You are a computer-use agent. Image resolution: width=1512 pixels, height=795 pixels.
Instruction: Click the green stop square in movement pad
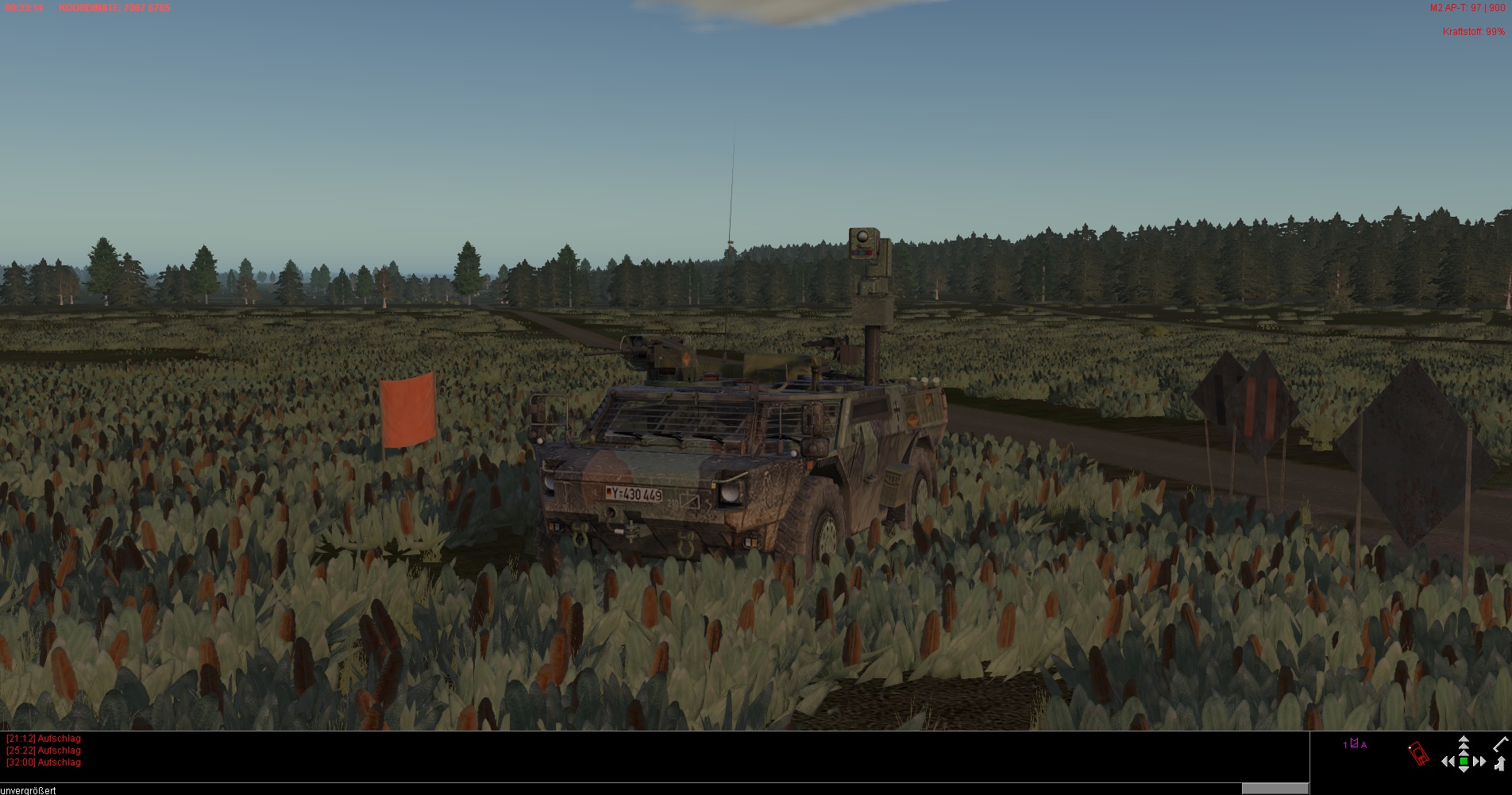pos(1464,762)
